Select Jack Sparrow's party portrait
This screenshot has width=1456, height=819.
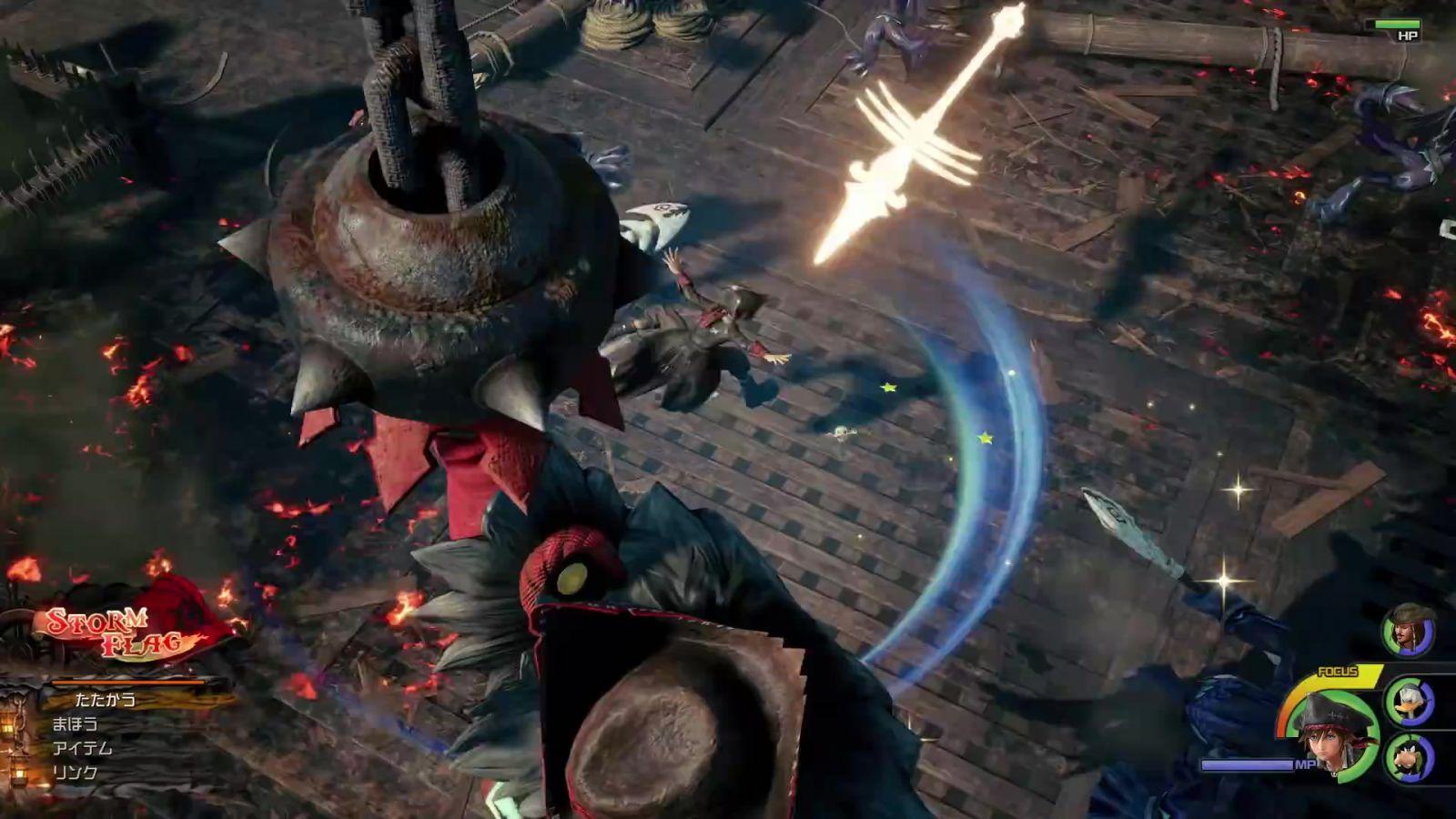coord(1409,630)
